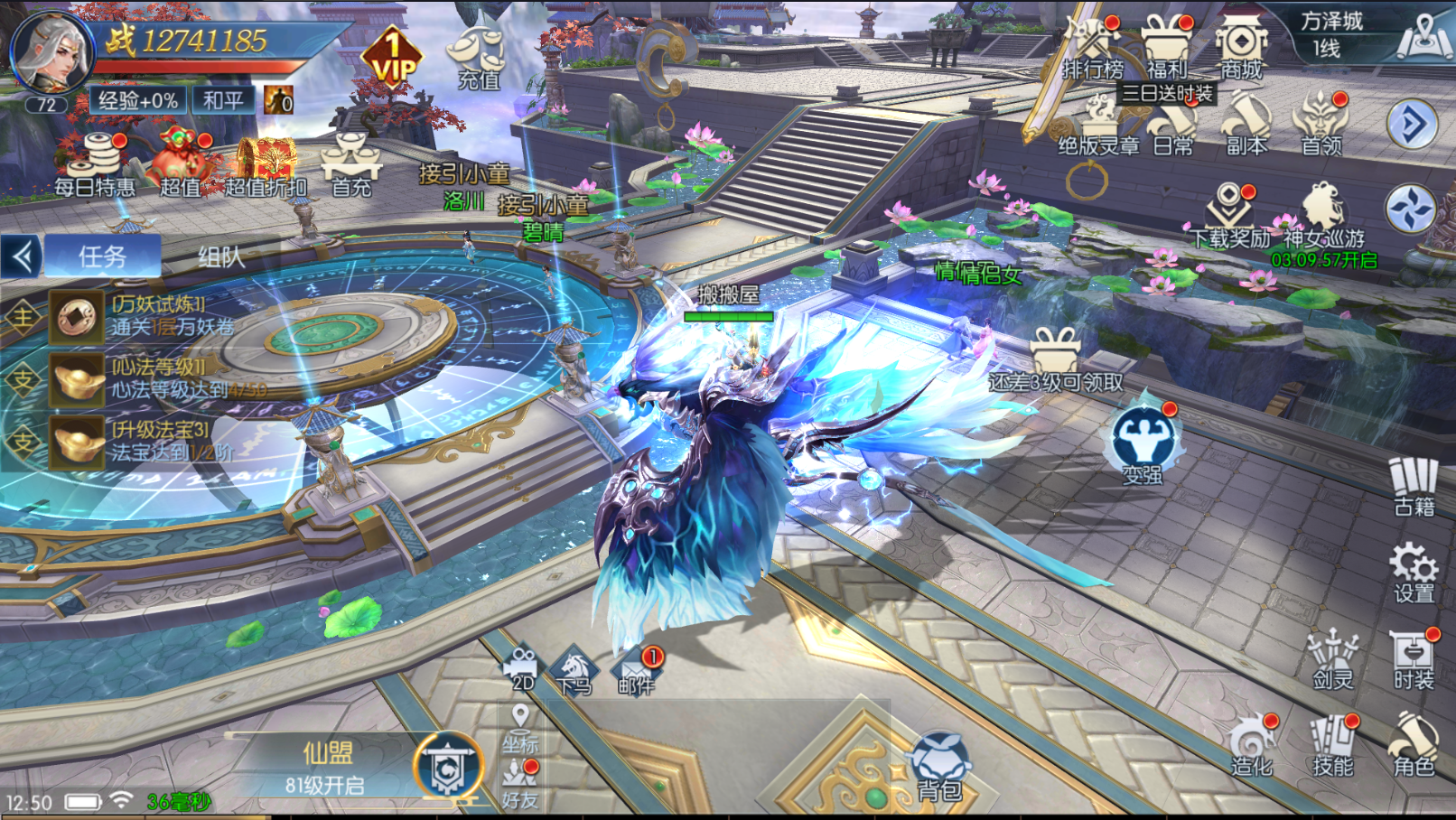The height and width of the screenshot is (820, 1456).
Task: Open the 商城 shop
Action: [x=1241, y=47]
